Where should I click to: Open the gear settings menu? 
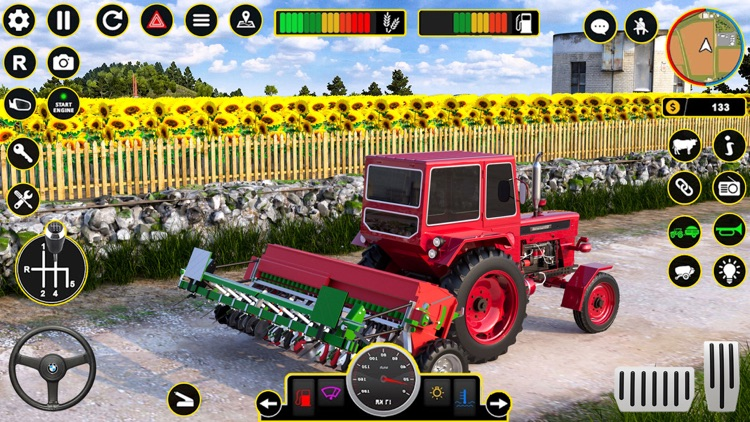click(x=19, y=20)
